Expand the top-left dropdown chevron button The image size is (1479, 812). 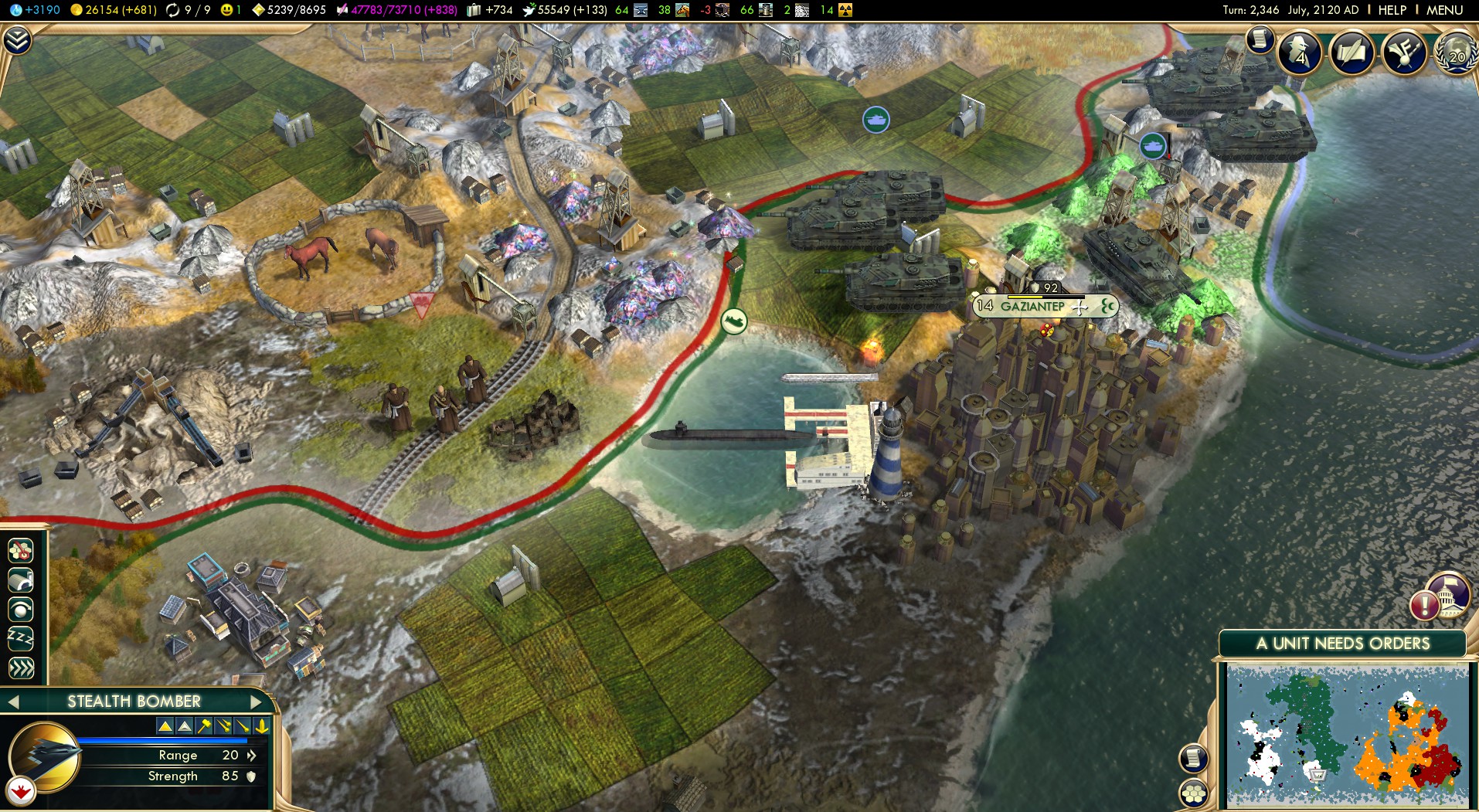[17, 40]
